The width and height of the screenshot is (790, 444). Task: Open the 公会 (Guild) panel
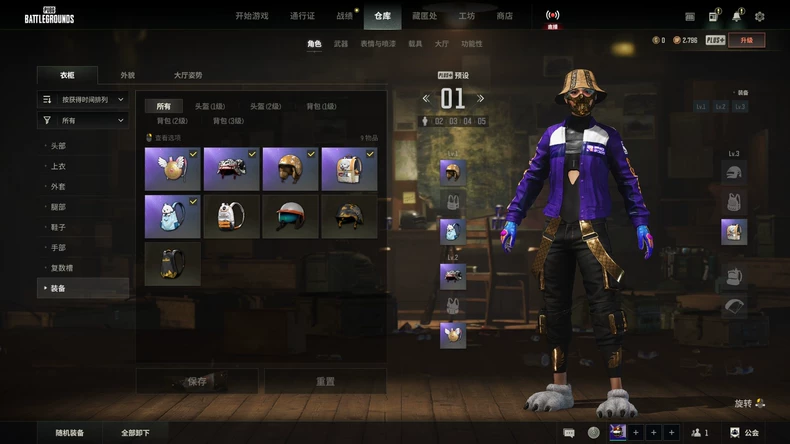745,433
